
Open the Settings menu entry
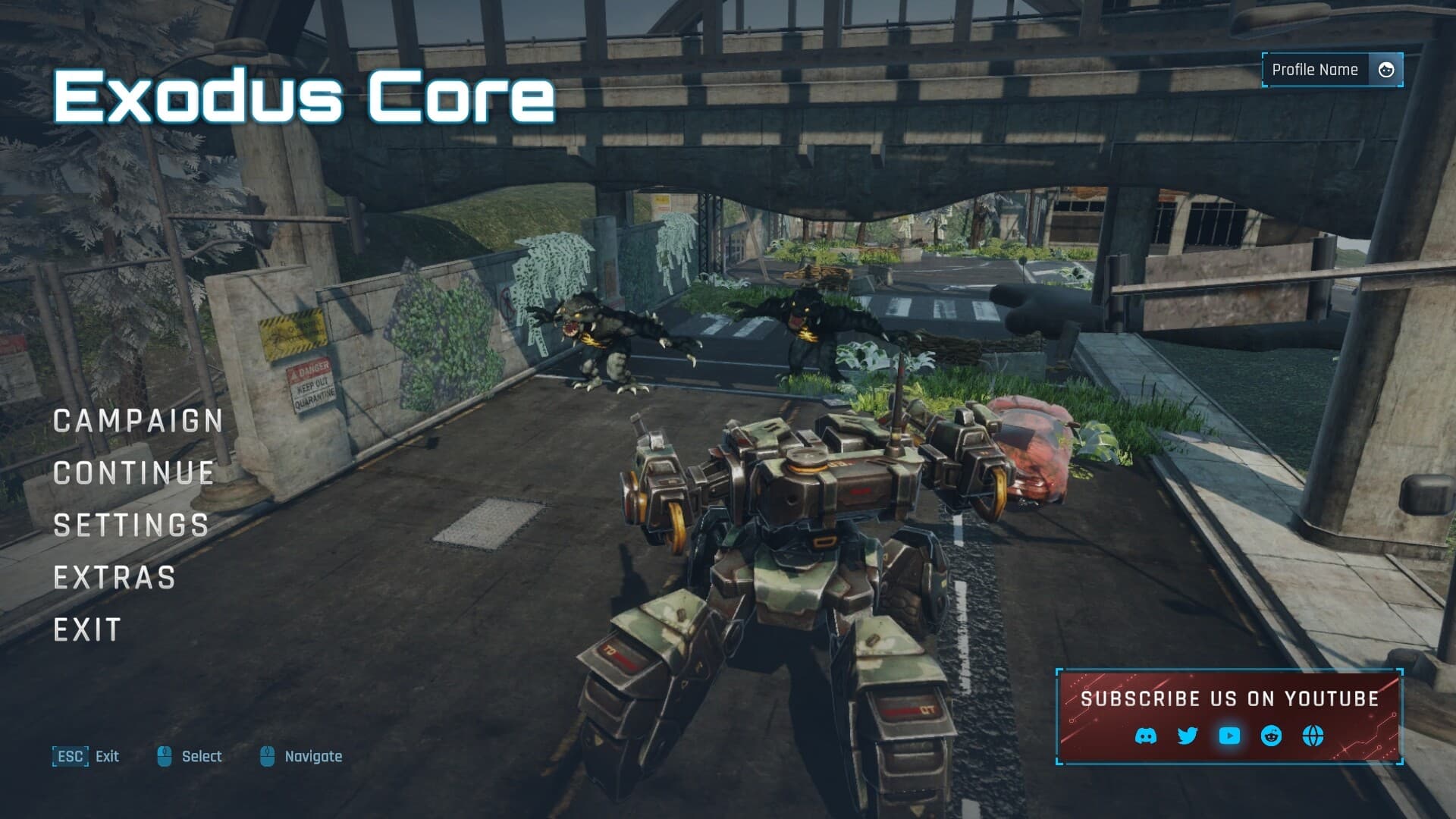pyautogui.click(x=130, y=525)
